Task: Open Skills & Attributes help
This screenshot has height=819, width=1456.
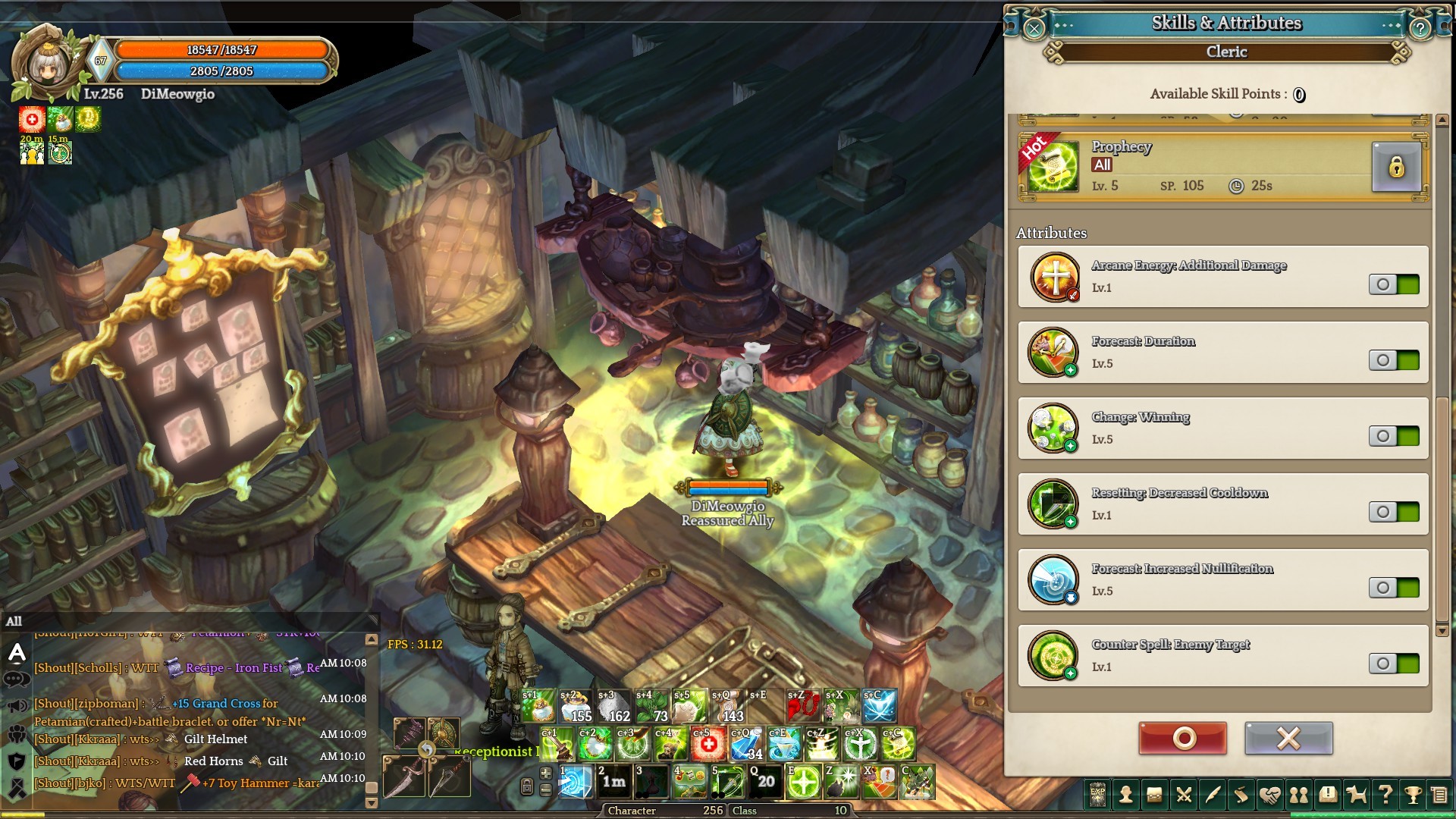Action: tap(1420, 29)
